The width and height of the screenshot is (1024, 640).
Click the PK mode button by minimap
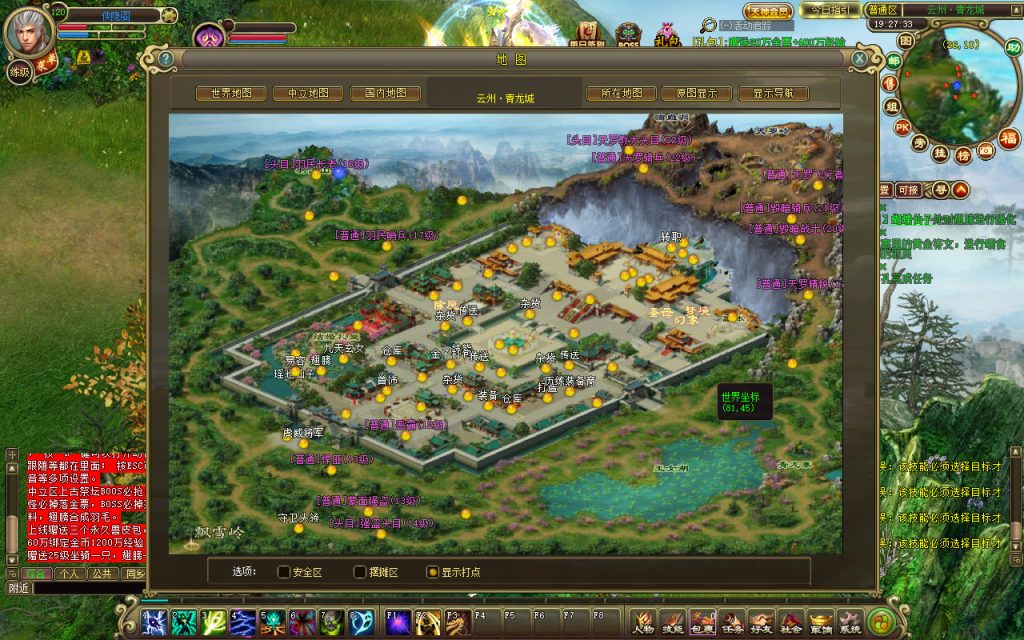coord(902,128)
